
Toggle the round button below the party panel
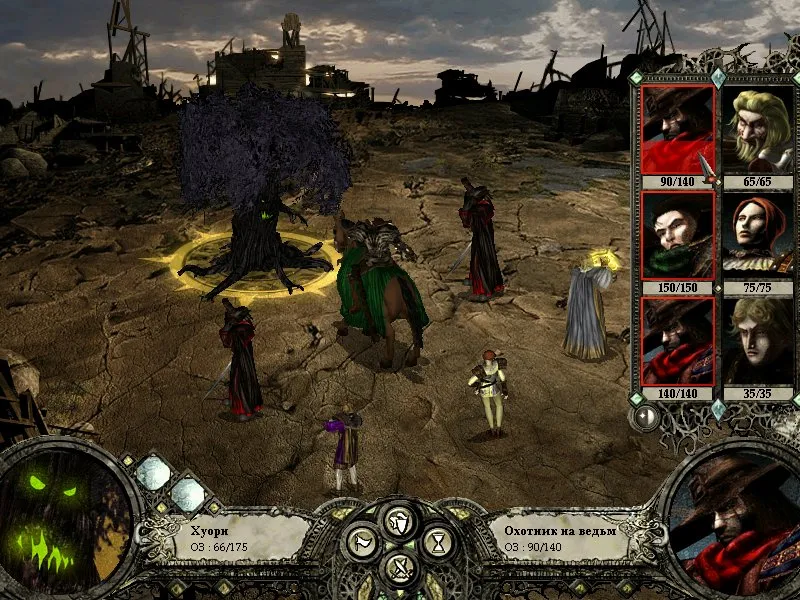(x=645, y=417)
